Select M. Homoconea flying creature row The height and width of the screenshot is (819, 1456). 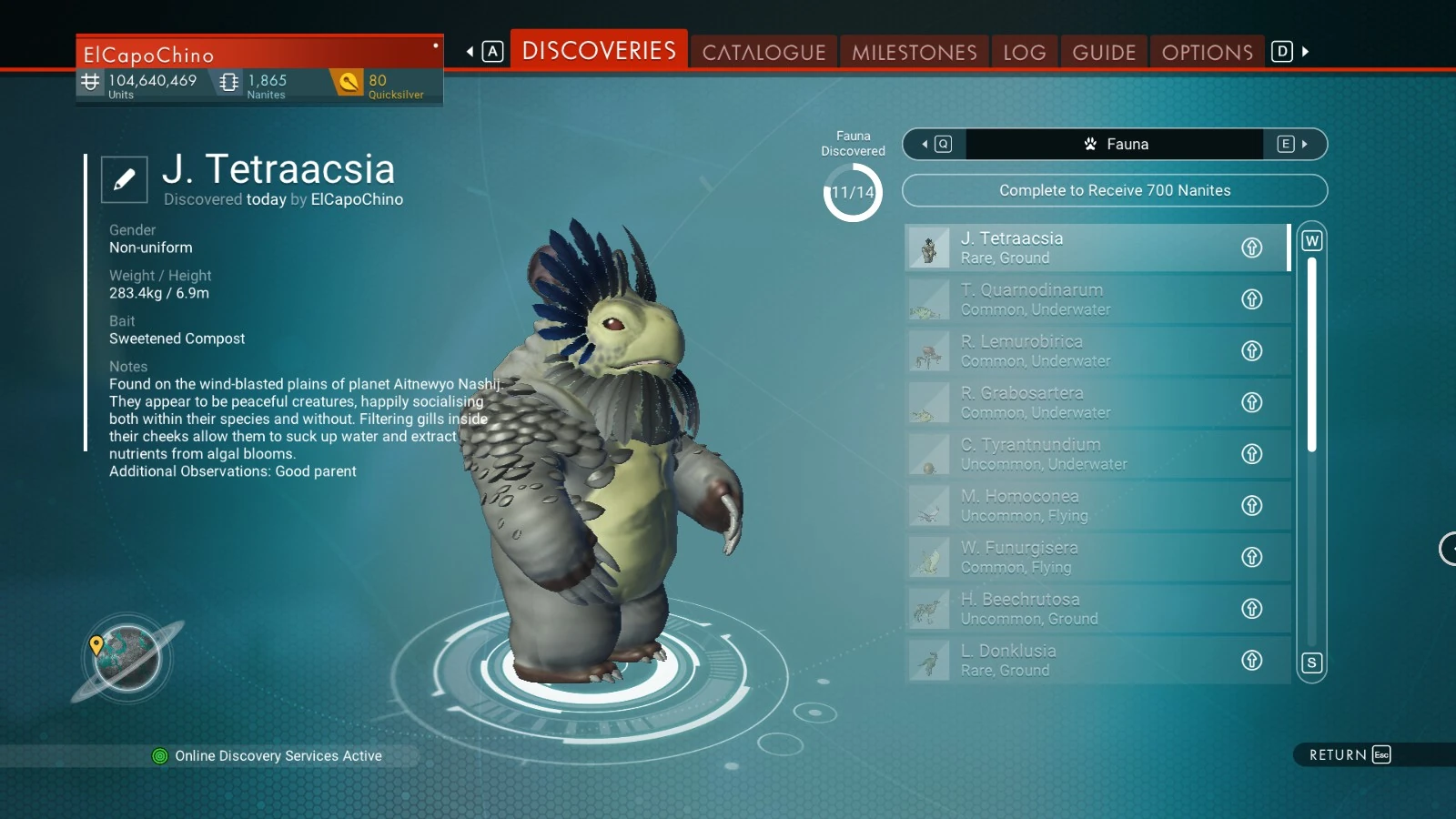pyautogui.click(x=1074, y=506)
